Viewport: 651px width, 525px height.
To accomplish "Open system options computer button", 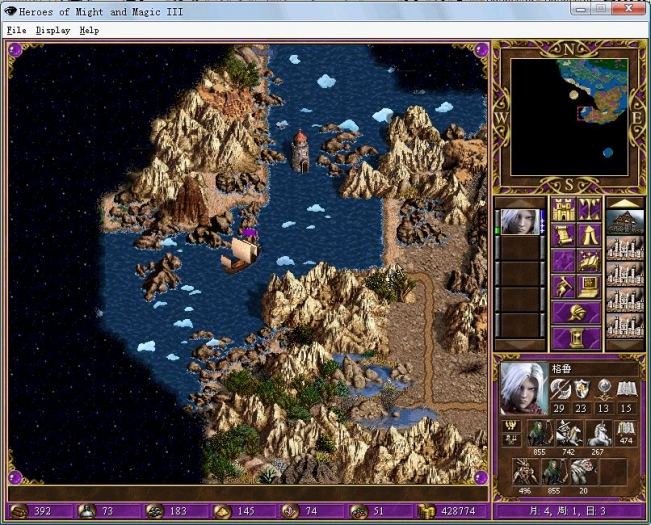I will pos(589,288).
